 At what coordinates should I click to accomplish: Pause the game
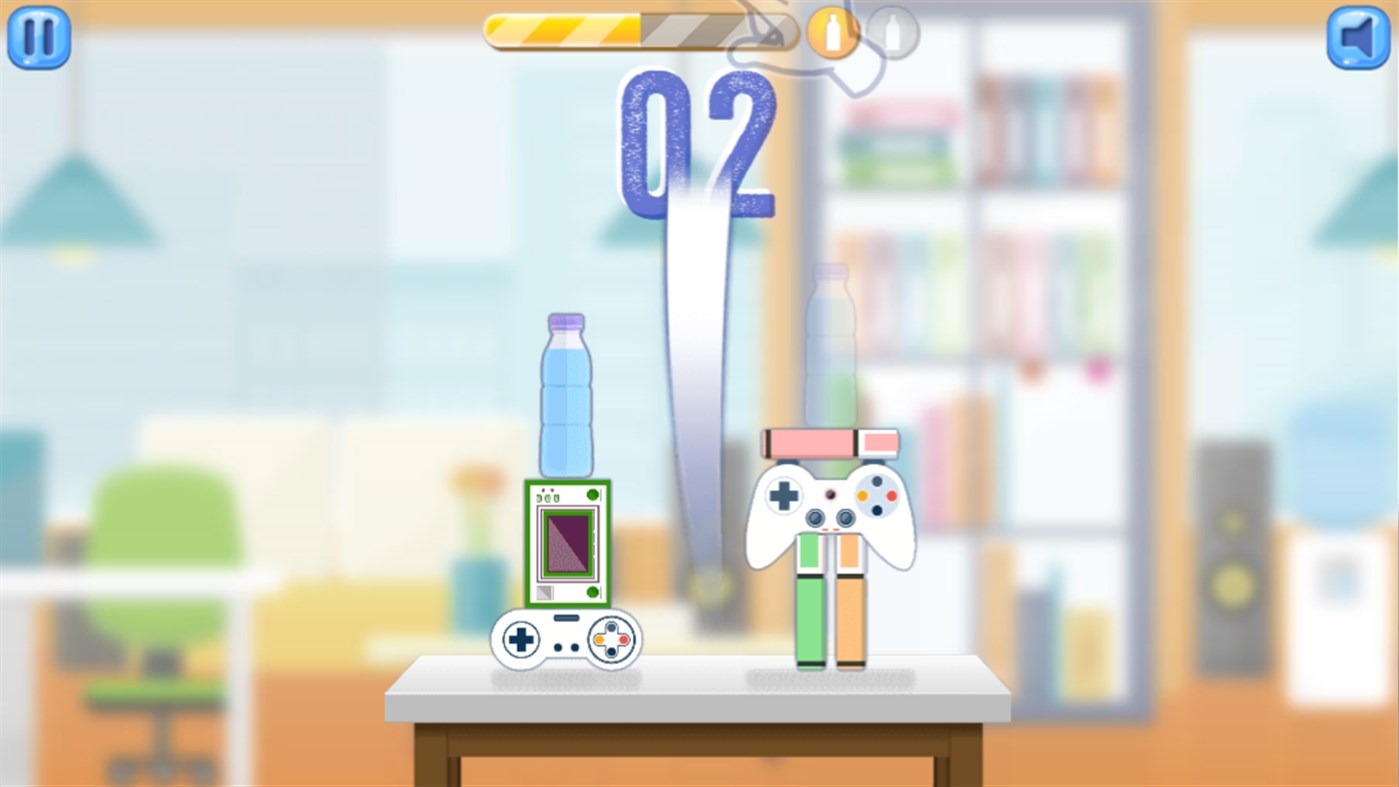pos(37,38)
